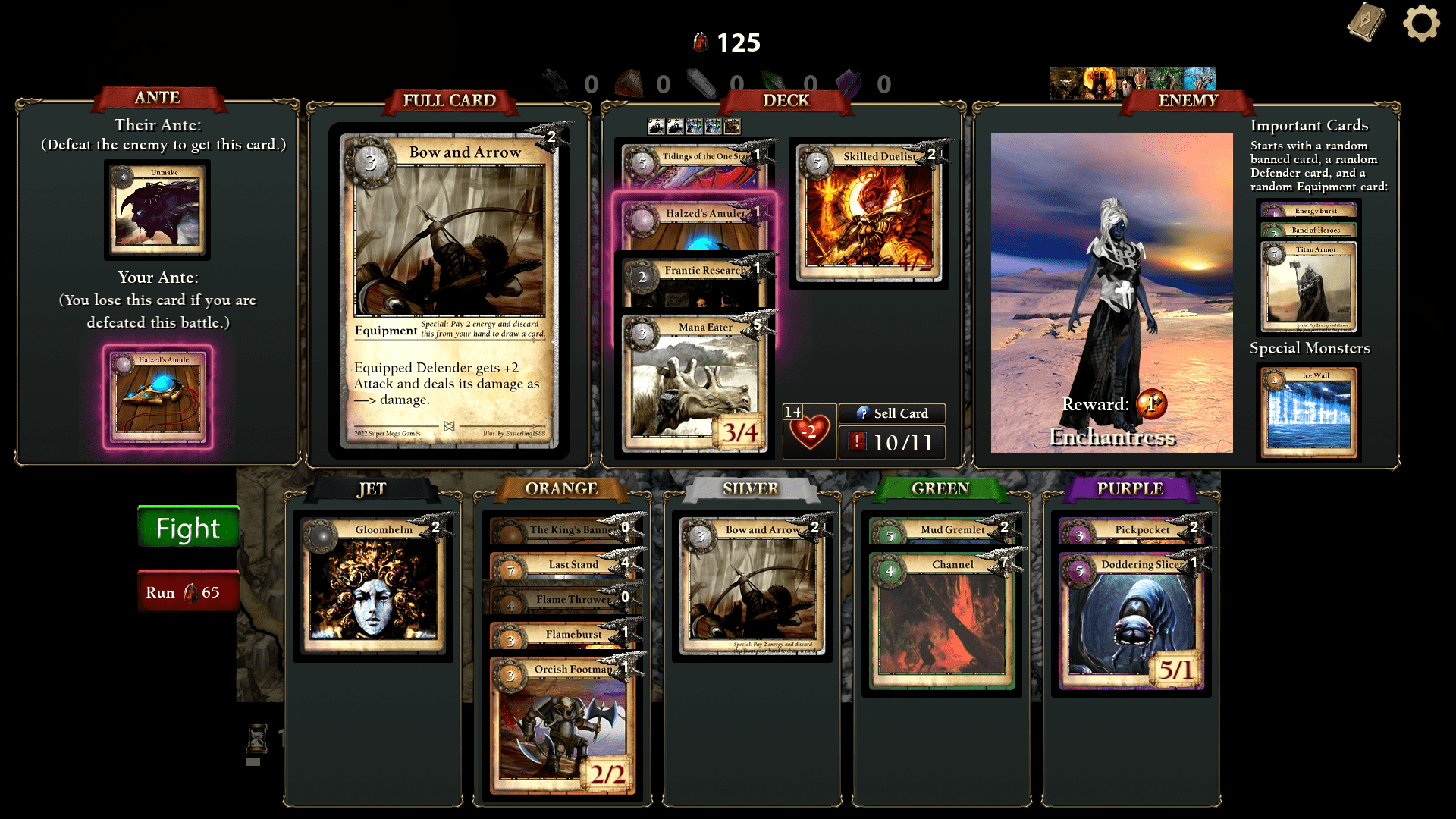Inspect the enemy's Titan Armor card
1456x819 pixels.
pyautogui.click(x=1309, y=290)
